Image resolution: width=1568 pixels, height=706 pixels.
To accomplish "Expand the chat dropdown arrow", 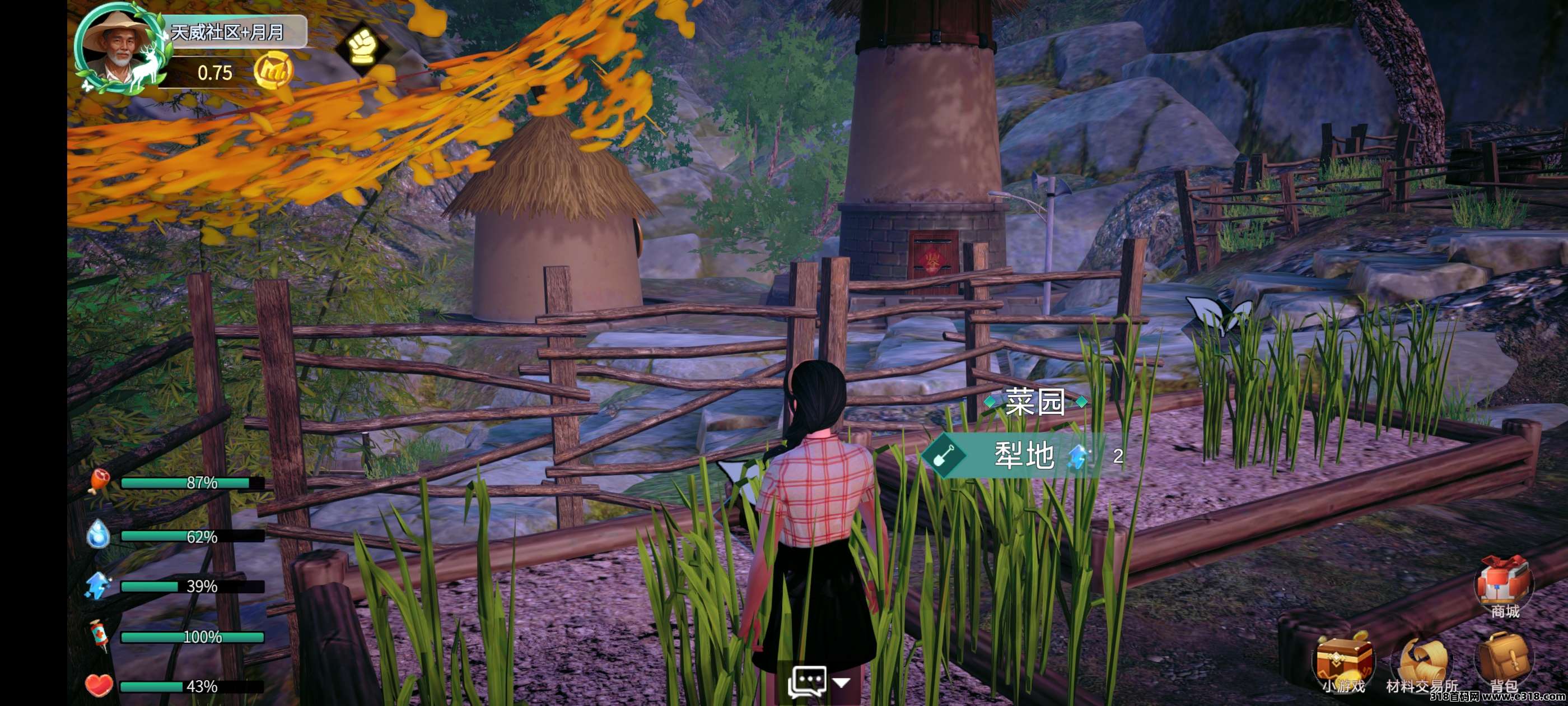I will point(842,683).
